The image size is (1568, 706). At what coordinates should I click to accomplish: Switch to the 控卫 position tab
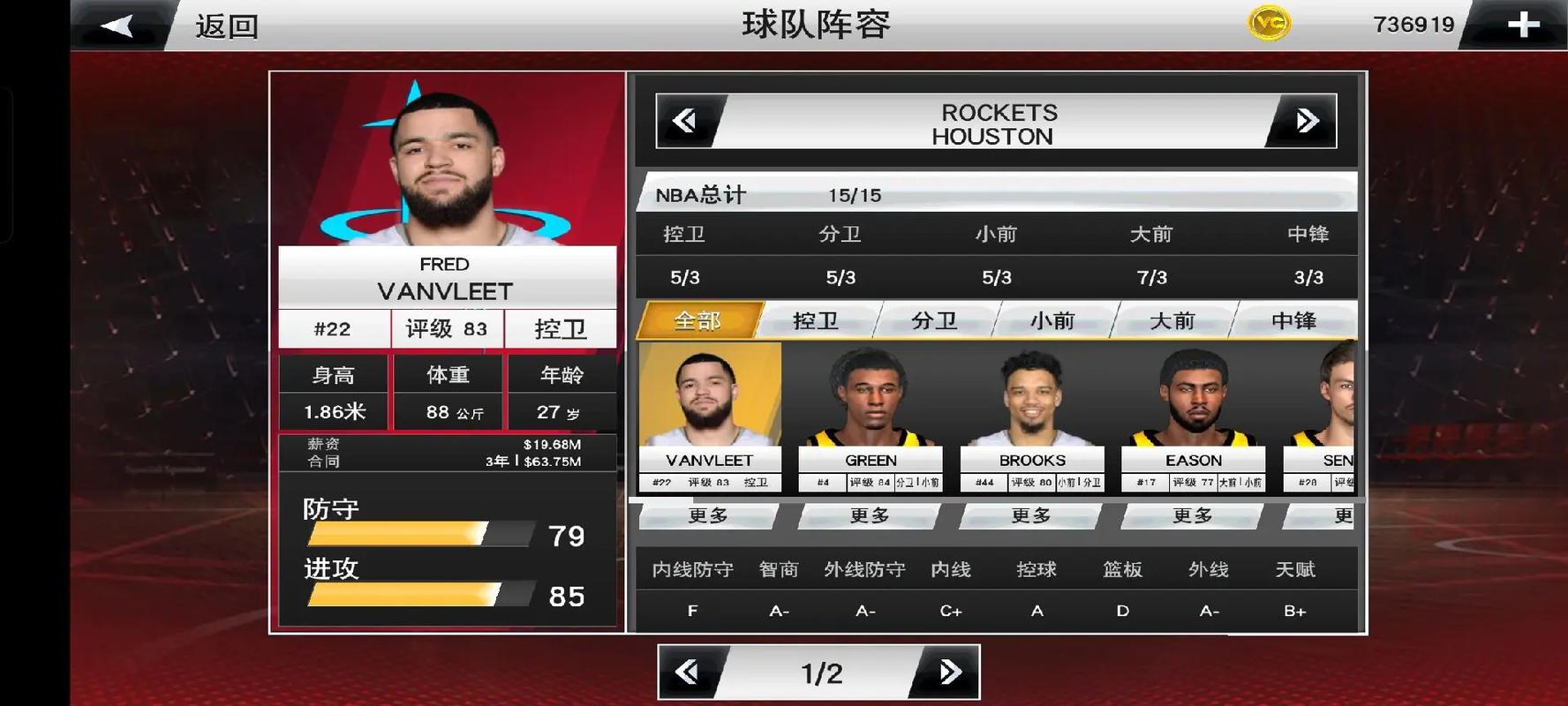click(x=814, y=320)
